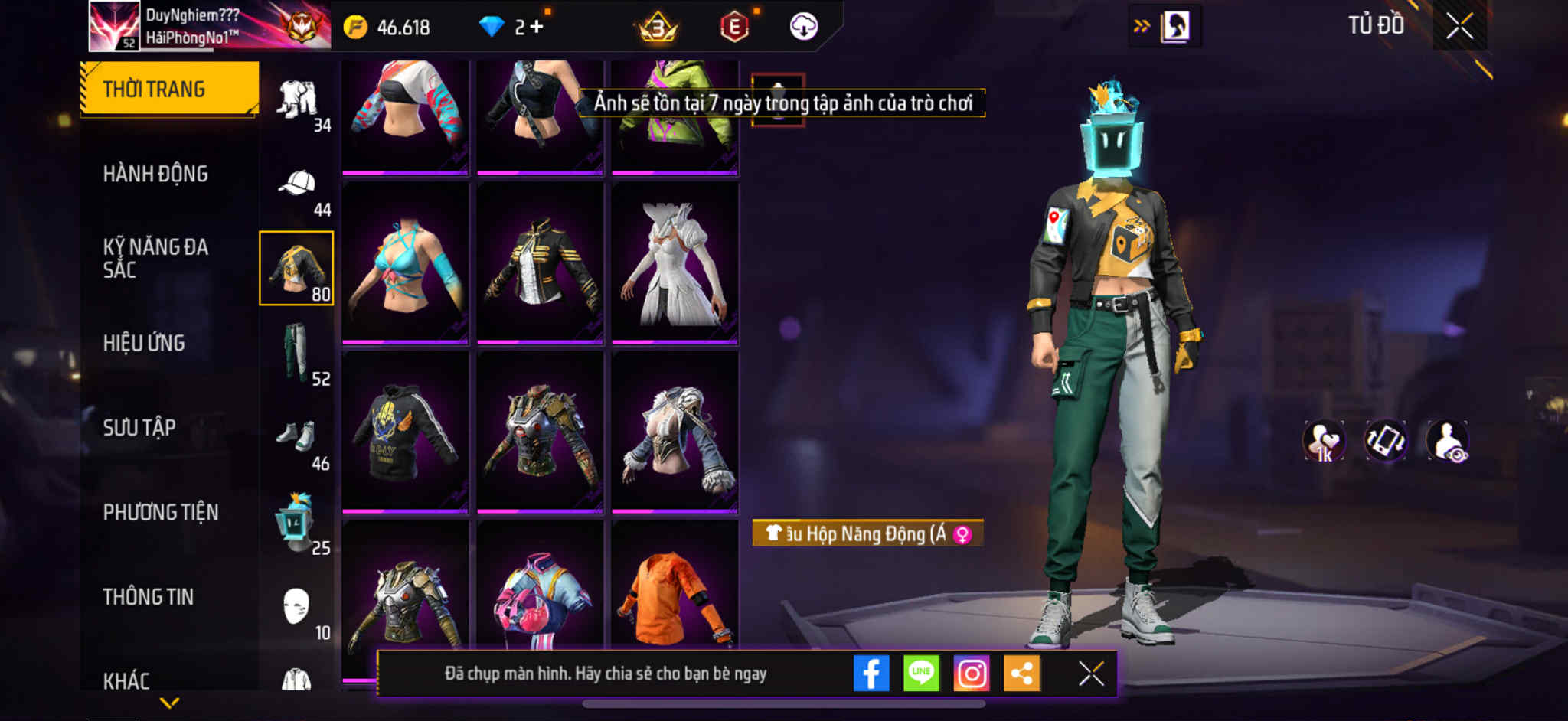Show the THÔNG TIN section
Screen dimensions: 1568x721
click(149, 596)
